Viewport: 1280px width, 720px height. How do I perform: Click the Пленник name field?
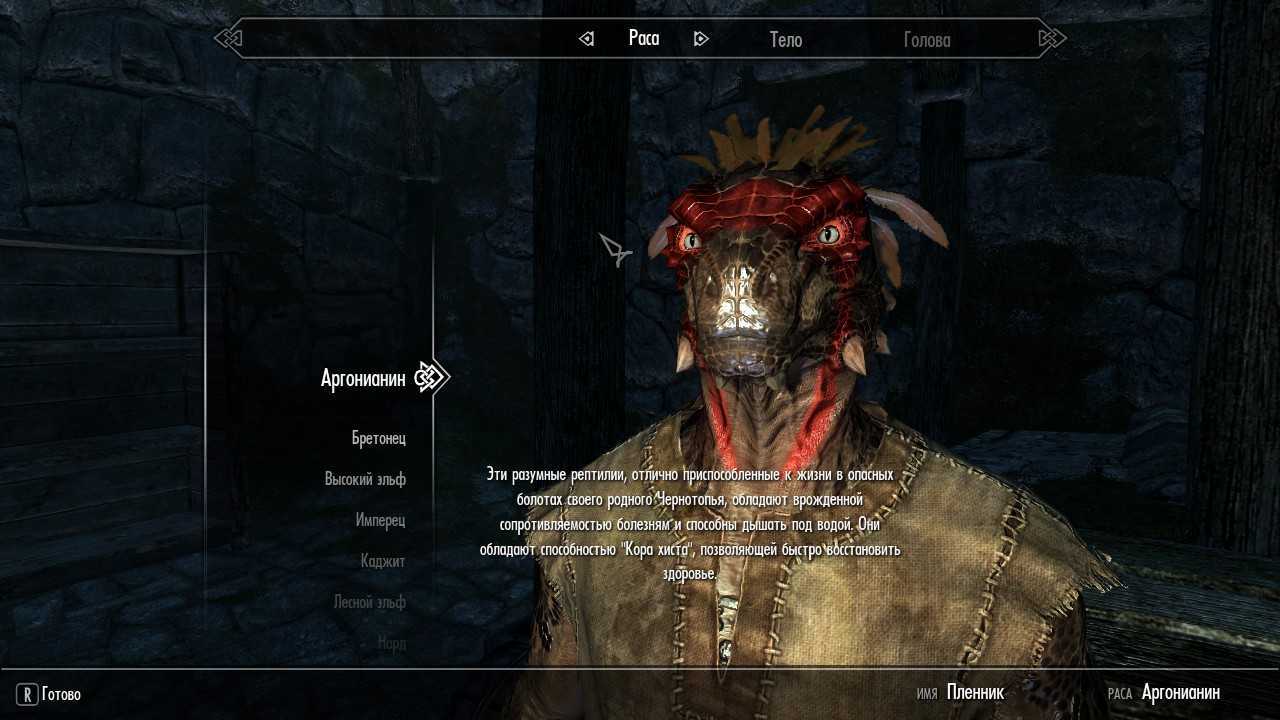pyautogui.click(x=975, y=692)
